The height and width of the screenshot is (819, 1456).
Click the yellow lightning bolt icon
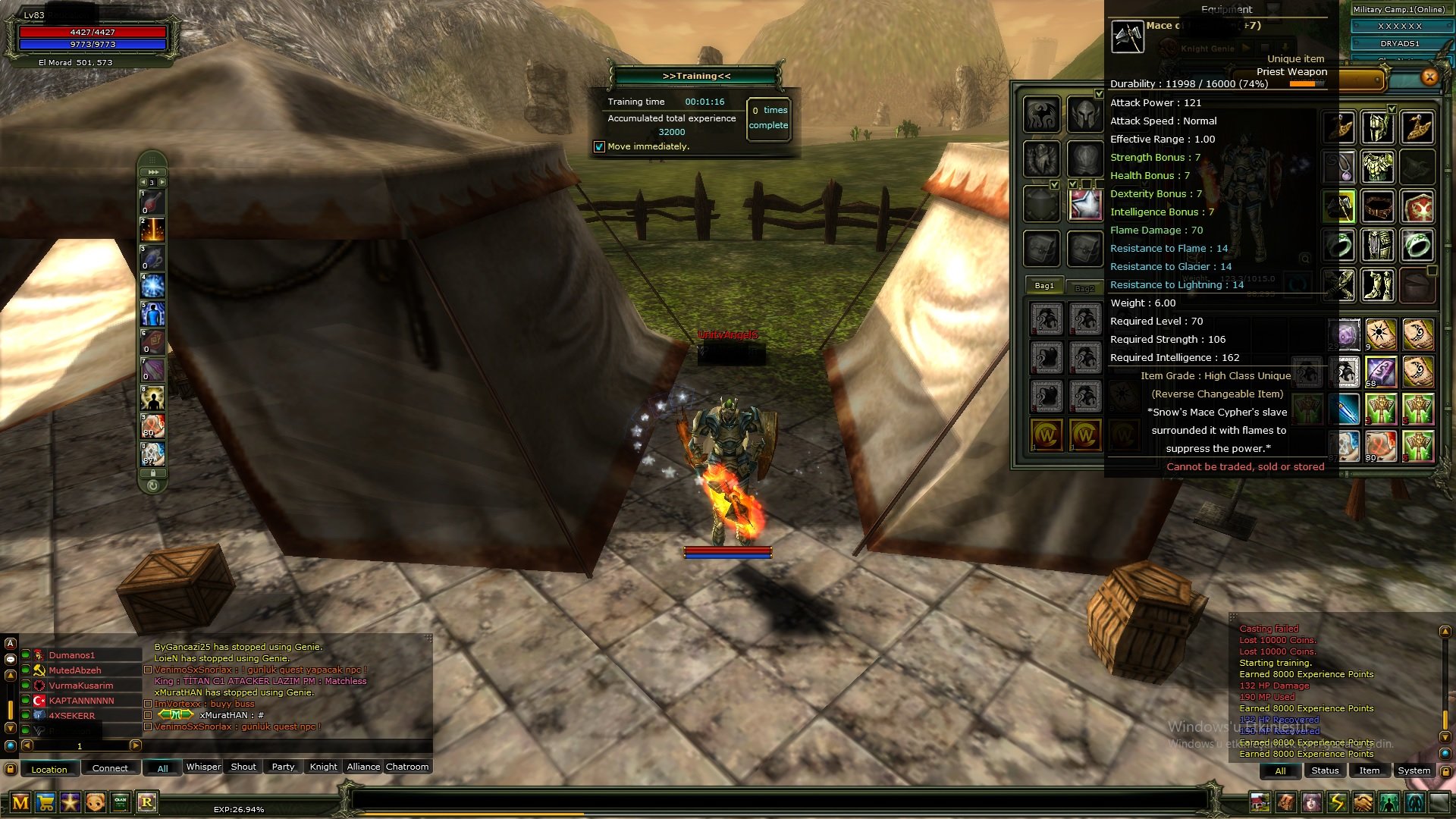[x=1335, y=802]
